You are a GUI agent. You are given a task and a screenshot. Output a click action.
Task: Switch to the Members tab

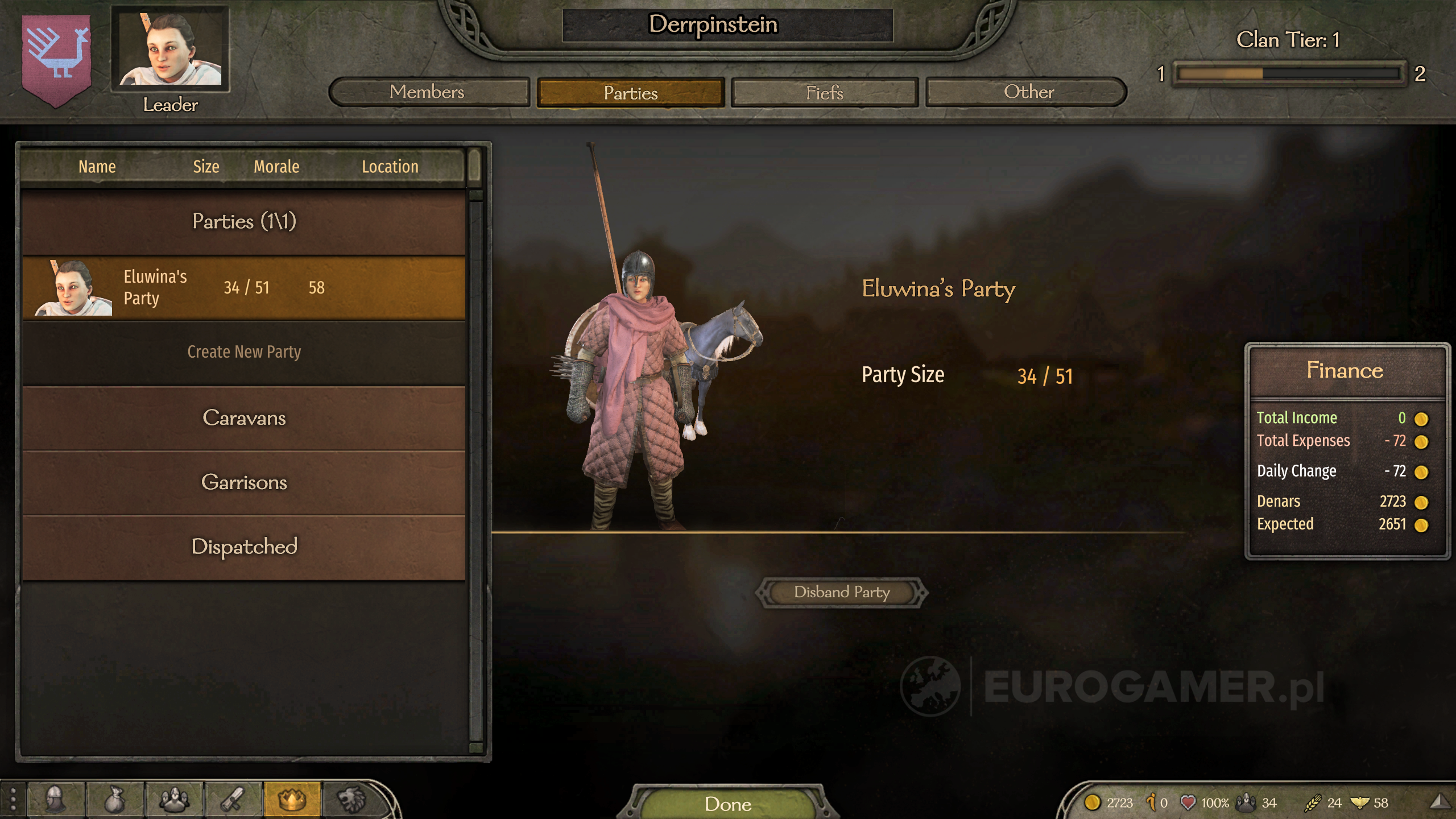[x=428, y=92]
